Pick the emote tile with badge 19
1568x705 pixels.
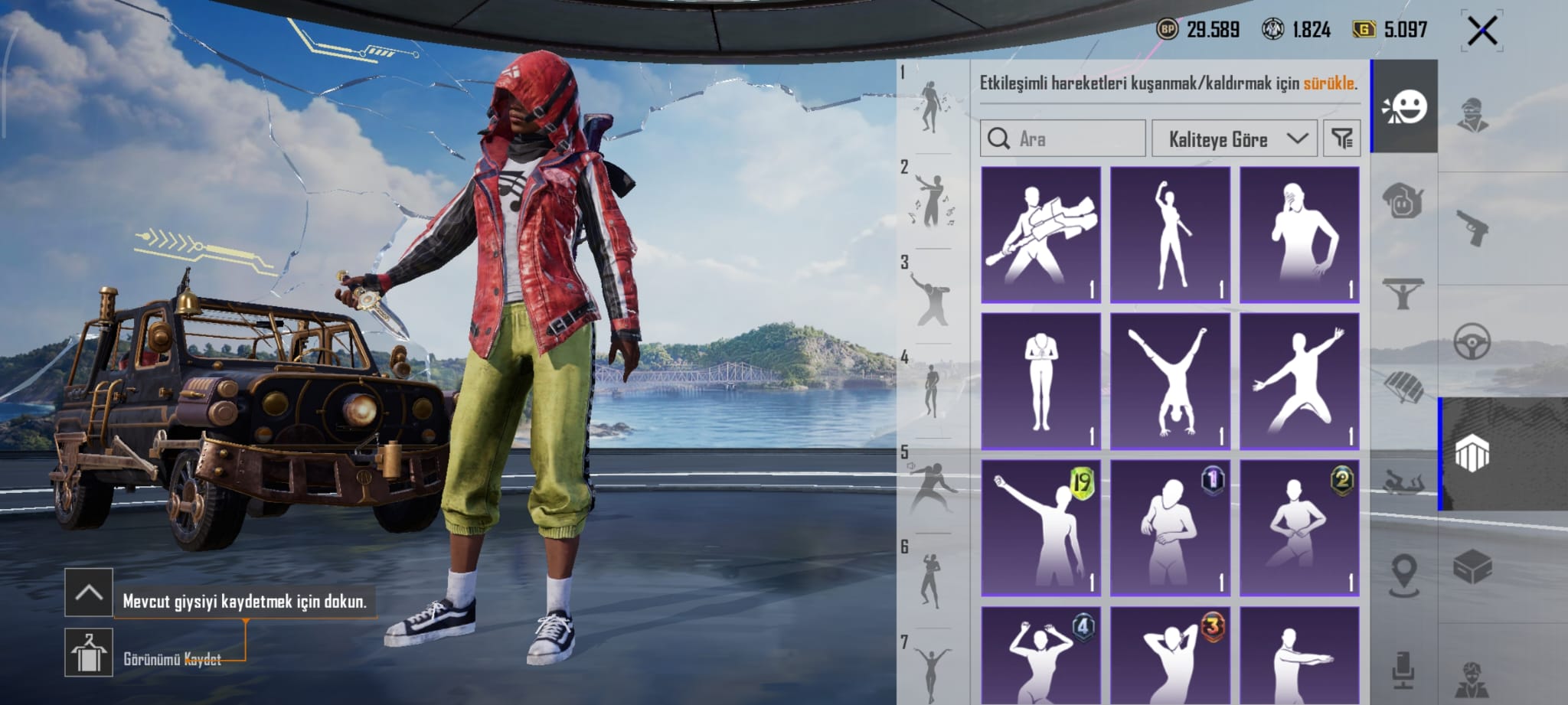click(1040, 527)
